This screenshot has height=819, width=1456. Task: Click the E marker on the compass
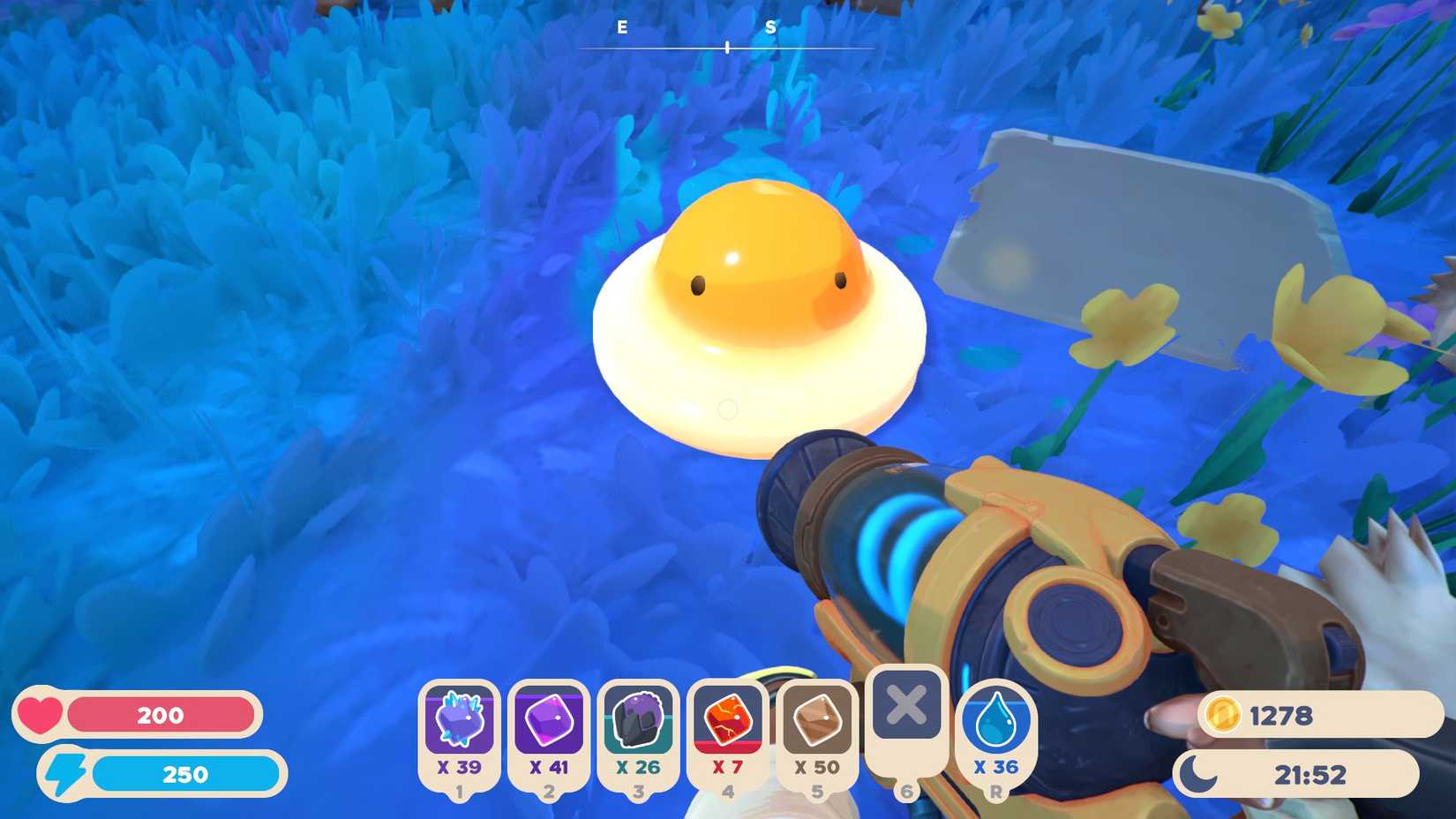point(622,28)
